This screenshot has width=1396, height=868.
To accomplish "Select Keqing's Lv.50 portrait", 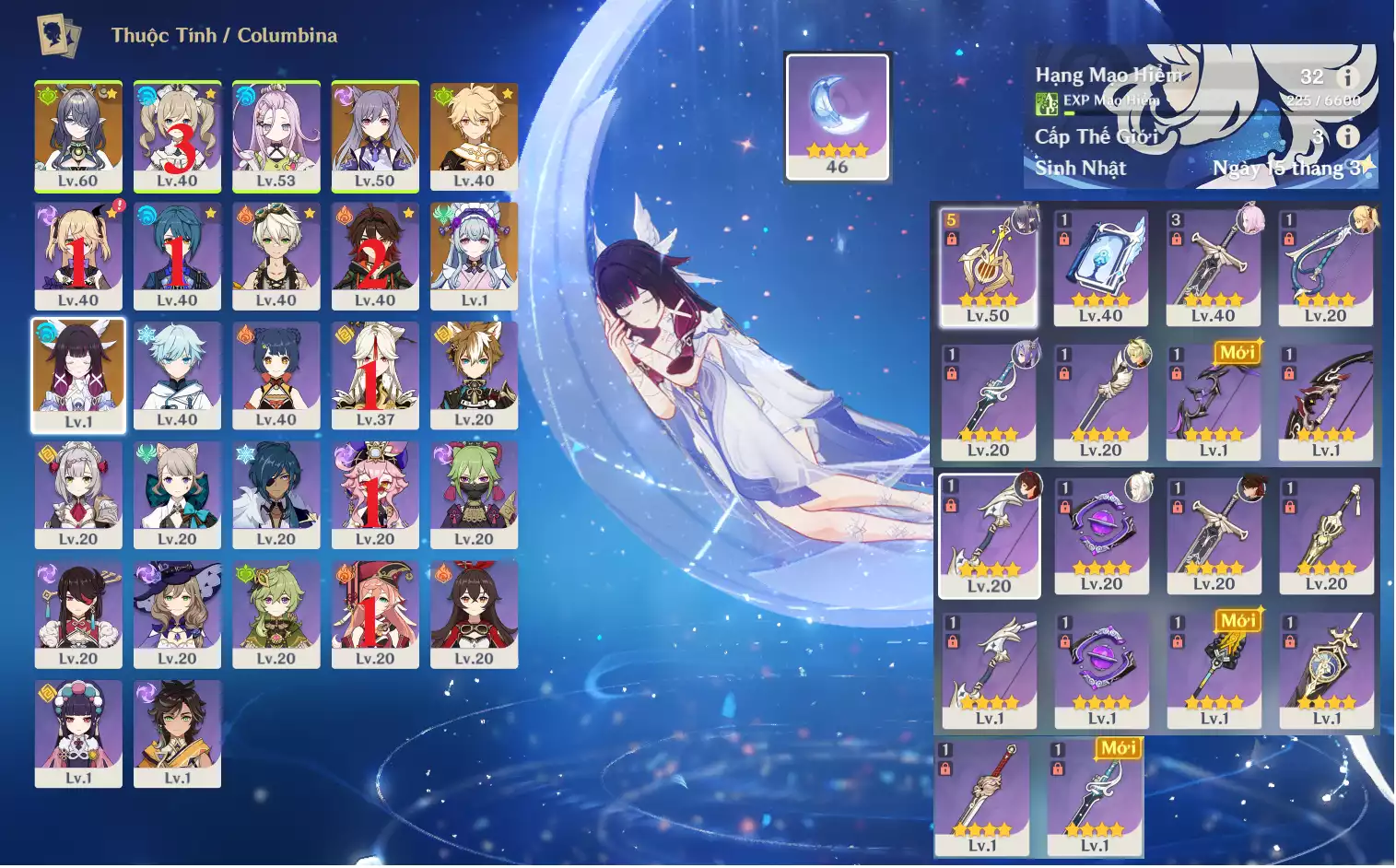I will 375,135.
